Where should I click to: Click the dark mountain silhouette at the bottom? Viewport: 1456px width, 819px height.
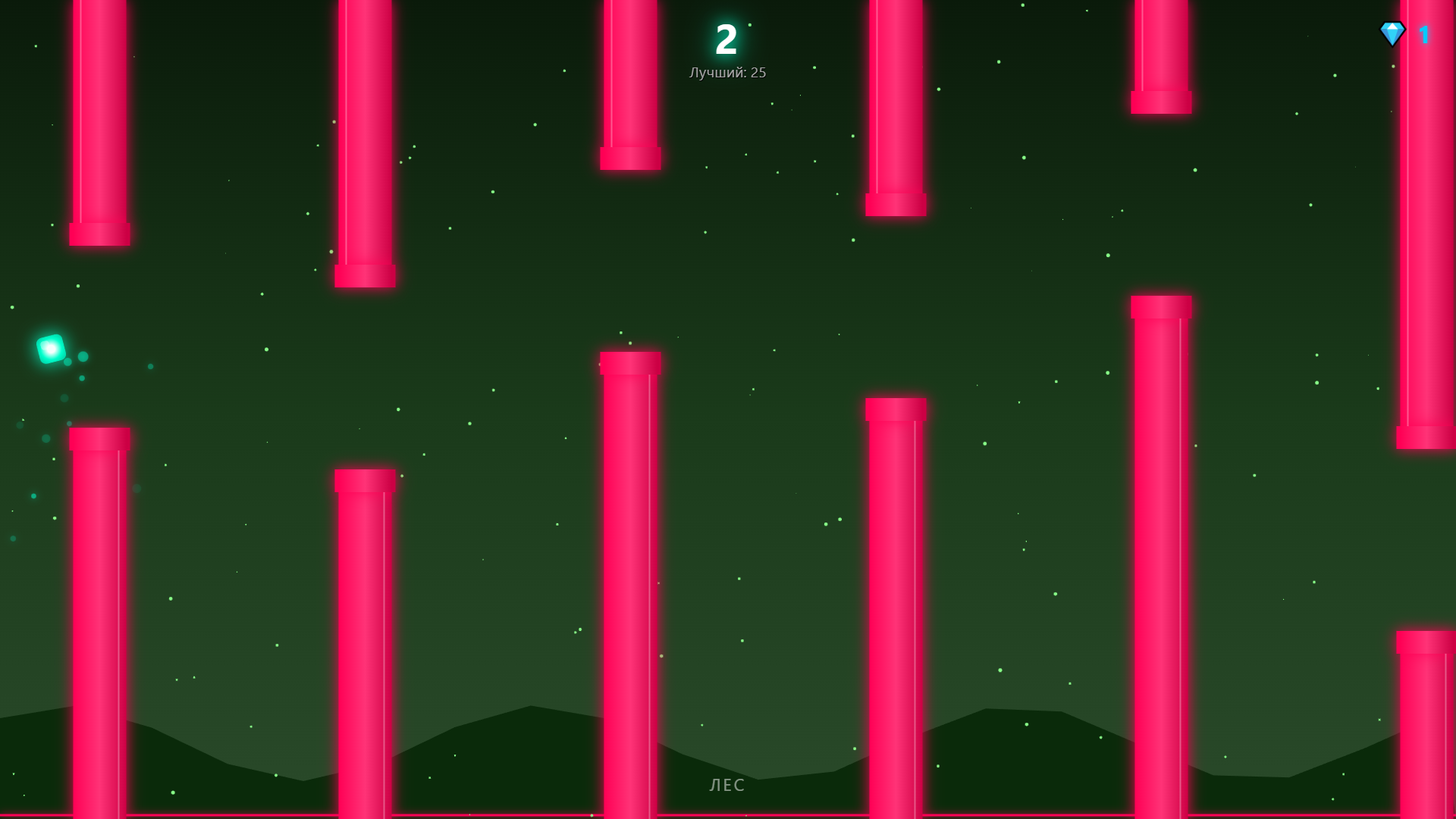[531, 751]
